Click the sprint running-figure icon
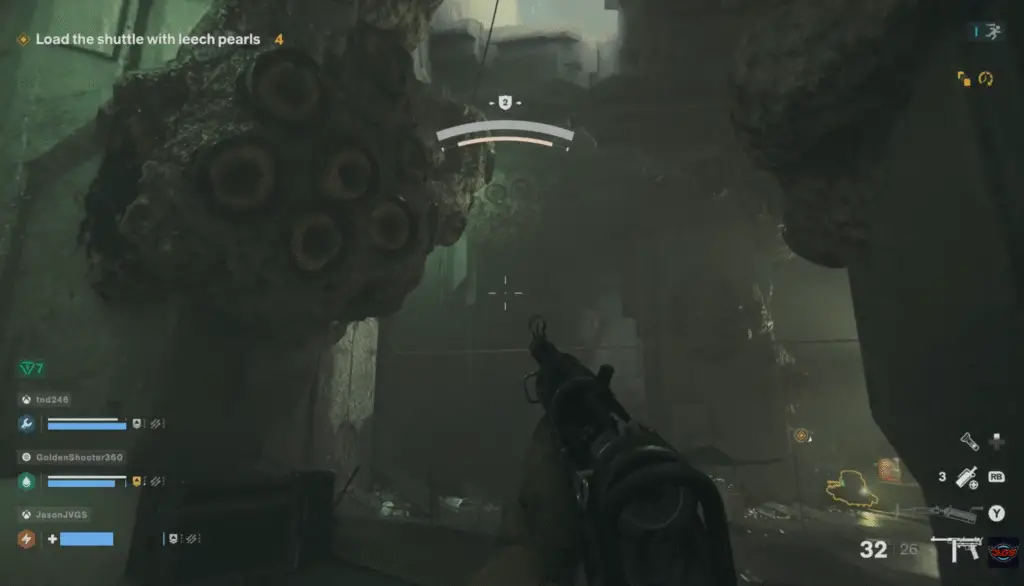The width and height of the screenshot is (1024, 586). pos(991,33)
